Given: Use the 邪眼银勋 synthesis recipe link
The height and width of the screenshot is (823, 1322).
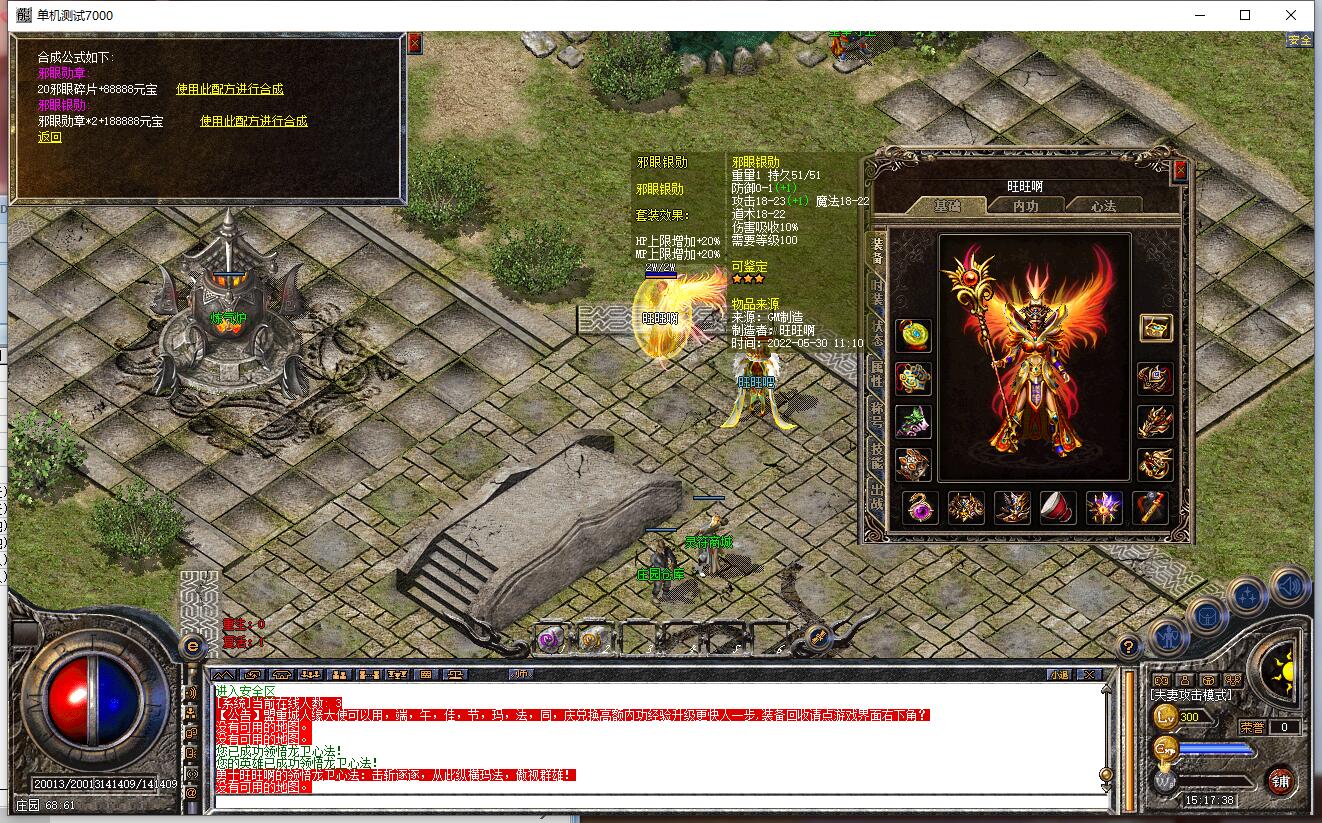Looking at the screenshot, I should [254, 121].
